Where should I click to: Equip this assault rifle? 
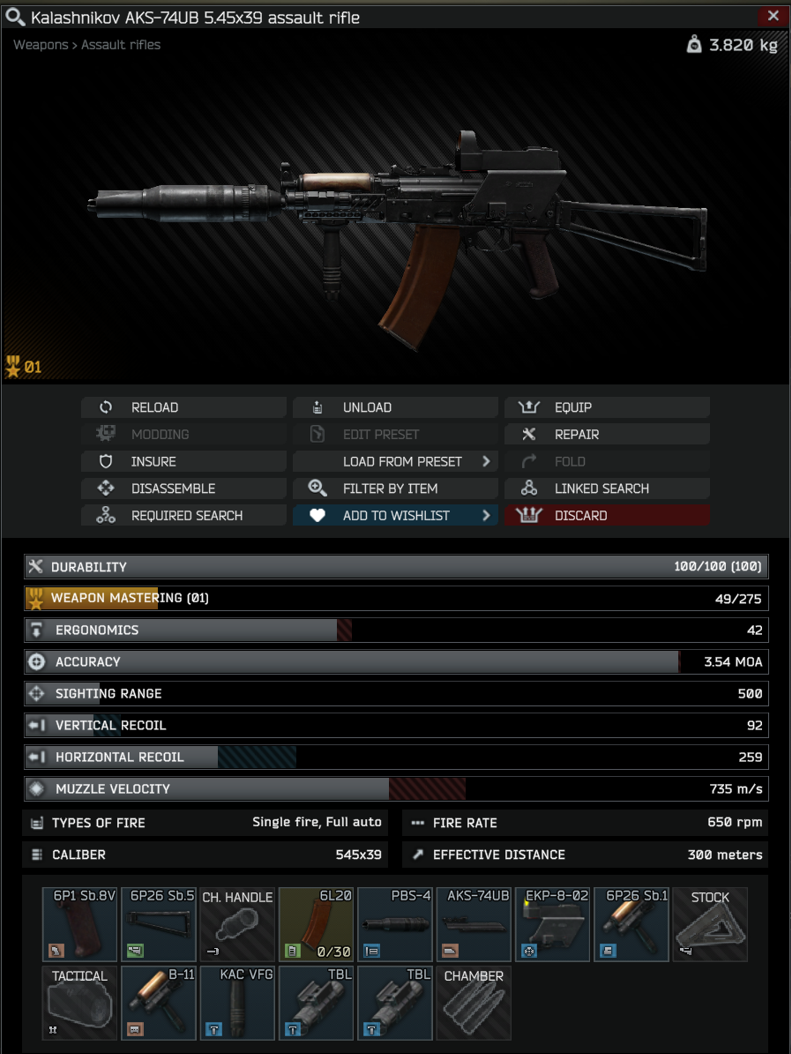pos(607,408)
